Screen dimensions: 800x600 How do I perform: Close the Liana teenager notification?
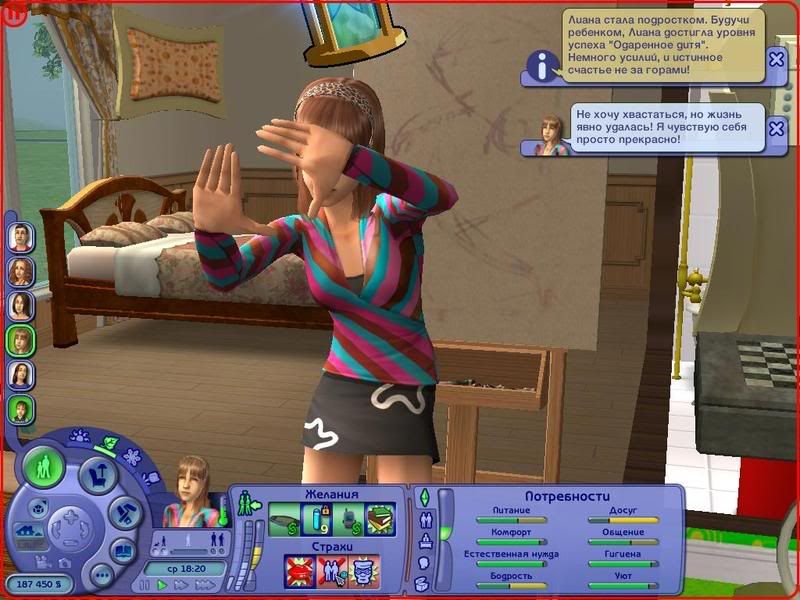[776, 60]
